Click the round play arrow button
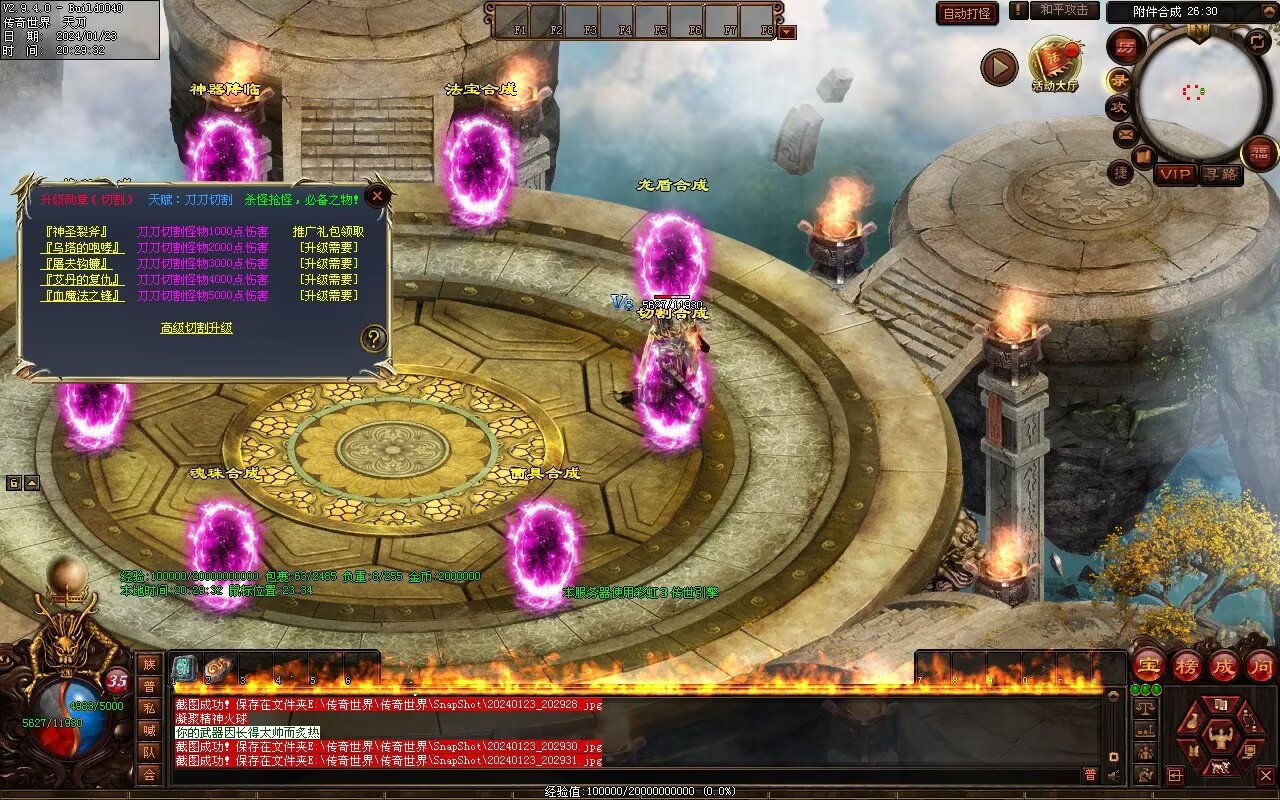Image resolution: width=1280 pixels, height=800 pixels. (x=999, y=67)
